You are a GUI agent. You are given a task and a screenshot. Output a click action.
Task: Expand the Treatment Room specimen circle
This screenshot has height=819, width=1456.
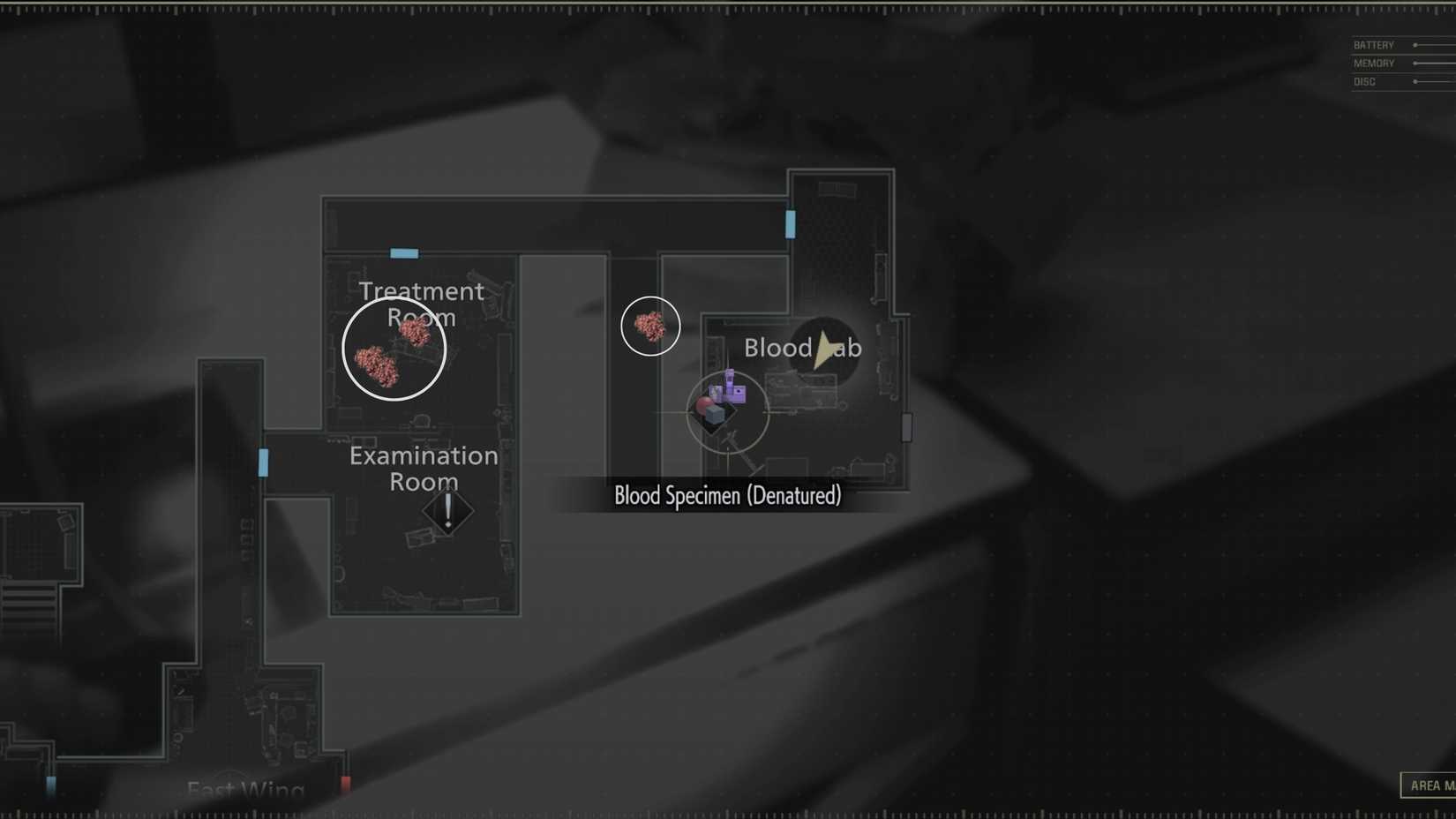click(x=394, y=348)
